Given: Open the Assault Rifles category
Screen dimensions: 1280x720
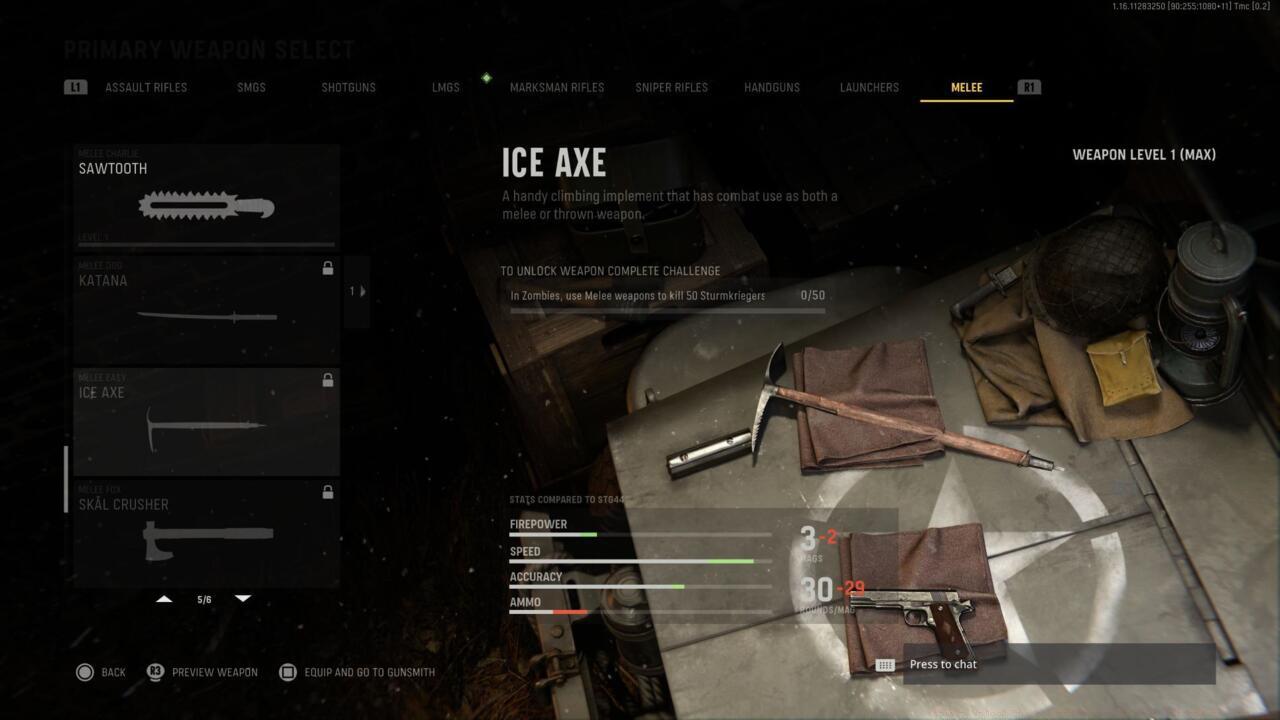Looking at the screenshot, I should coord(146,87).
